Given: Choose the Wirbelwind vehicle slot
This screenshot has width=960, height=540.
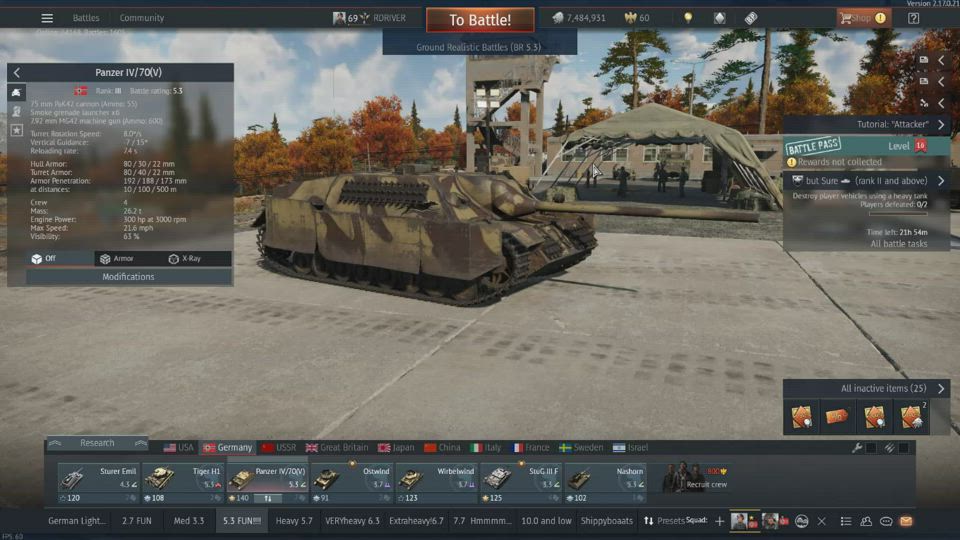Looking at the screenshot, I should pyautogui.click(x=436, y=478).
